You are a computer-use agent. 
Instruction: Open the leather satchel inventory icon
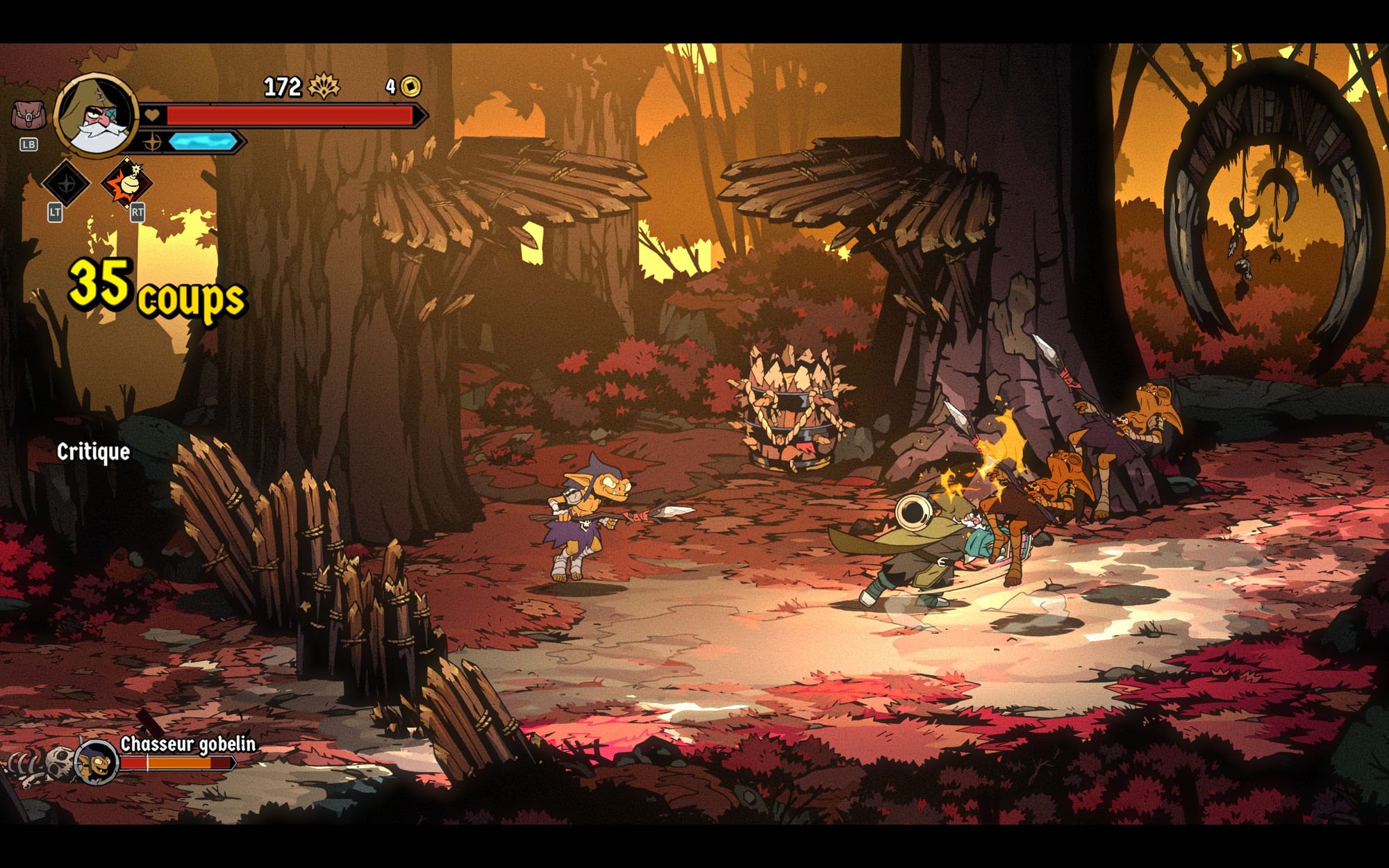[28, 115]
